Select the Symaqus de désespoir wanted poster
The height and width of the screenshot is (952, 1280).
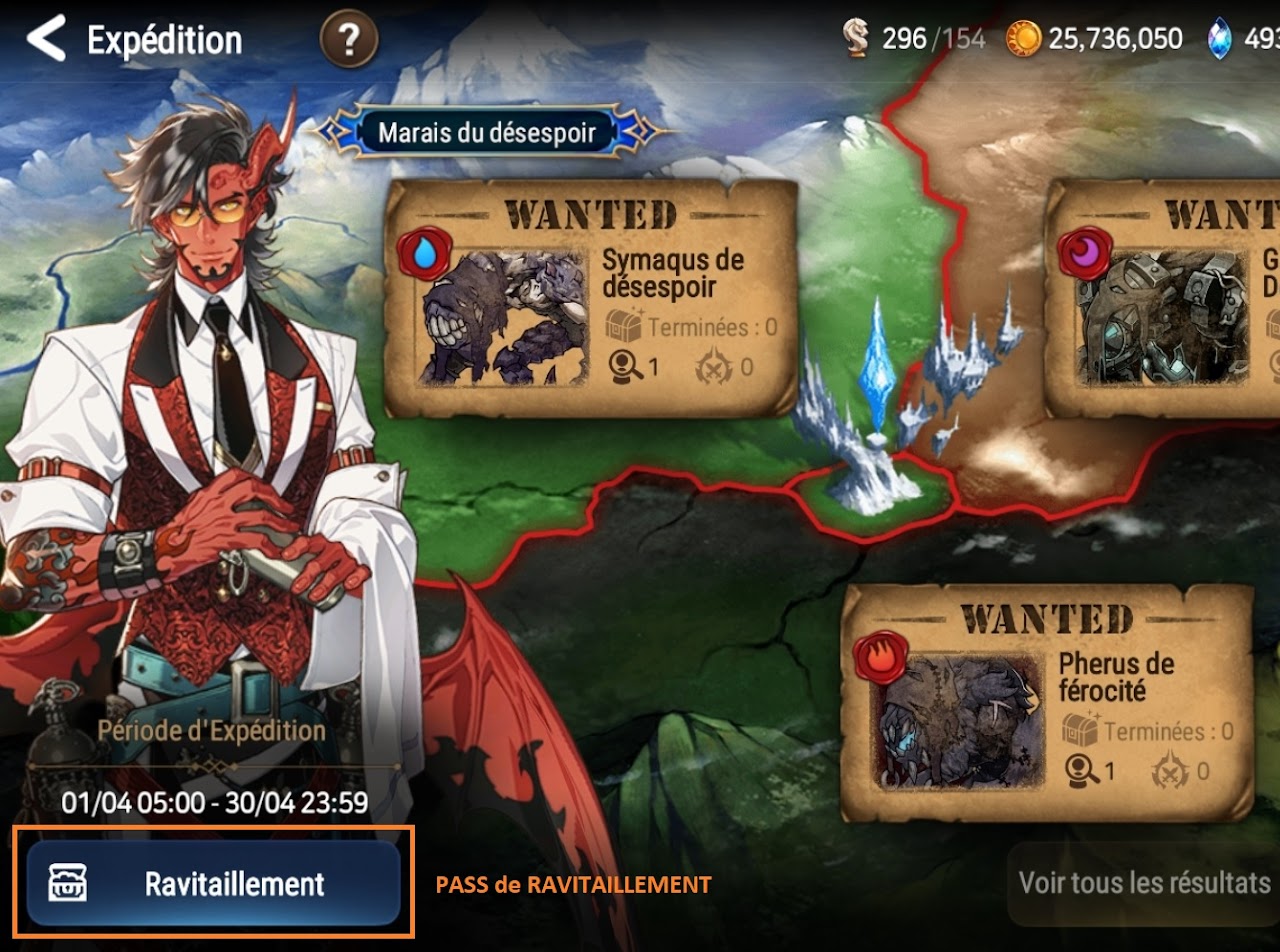click(590, 298)
